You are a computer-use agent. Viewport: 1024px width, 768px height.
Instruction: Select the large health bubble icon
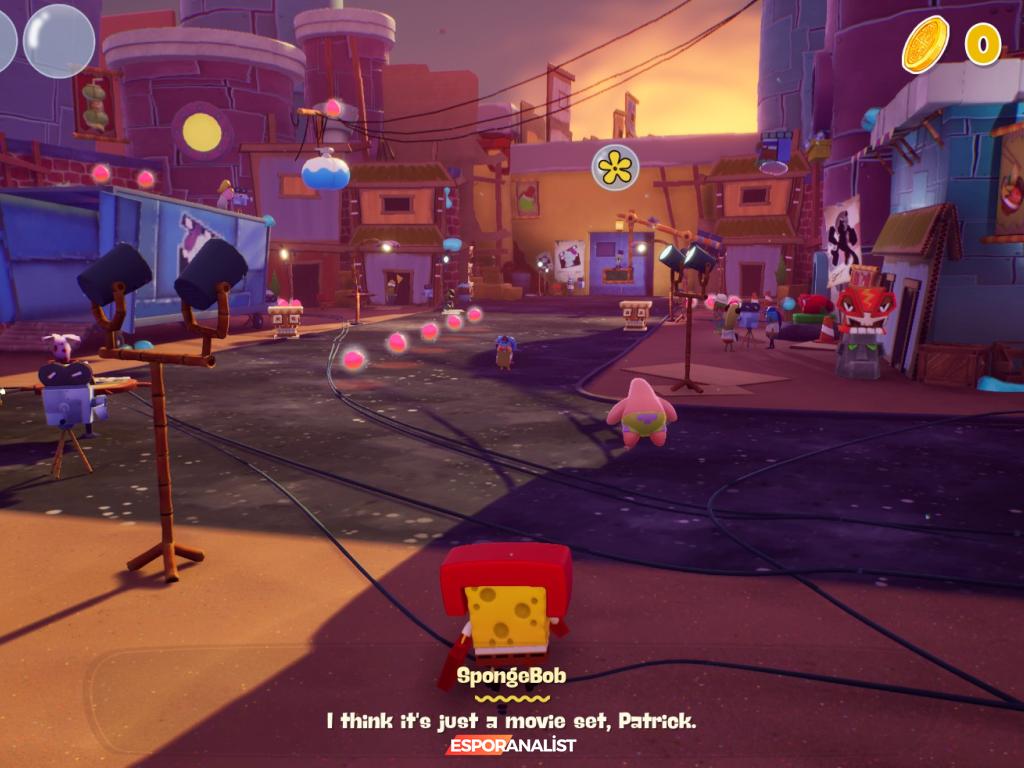pos(59,41)
